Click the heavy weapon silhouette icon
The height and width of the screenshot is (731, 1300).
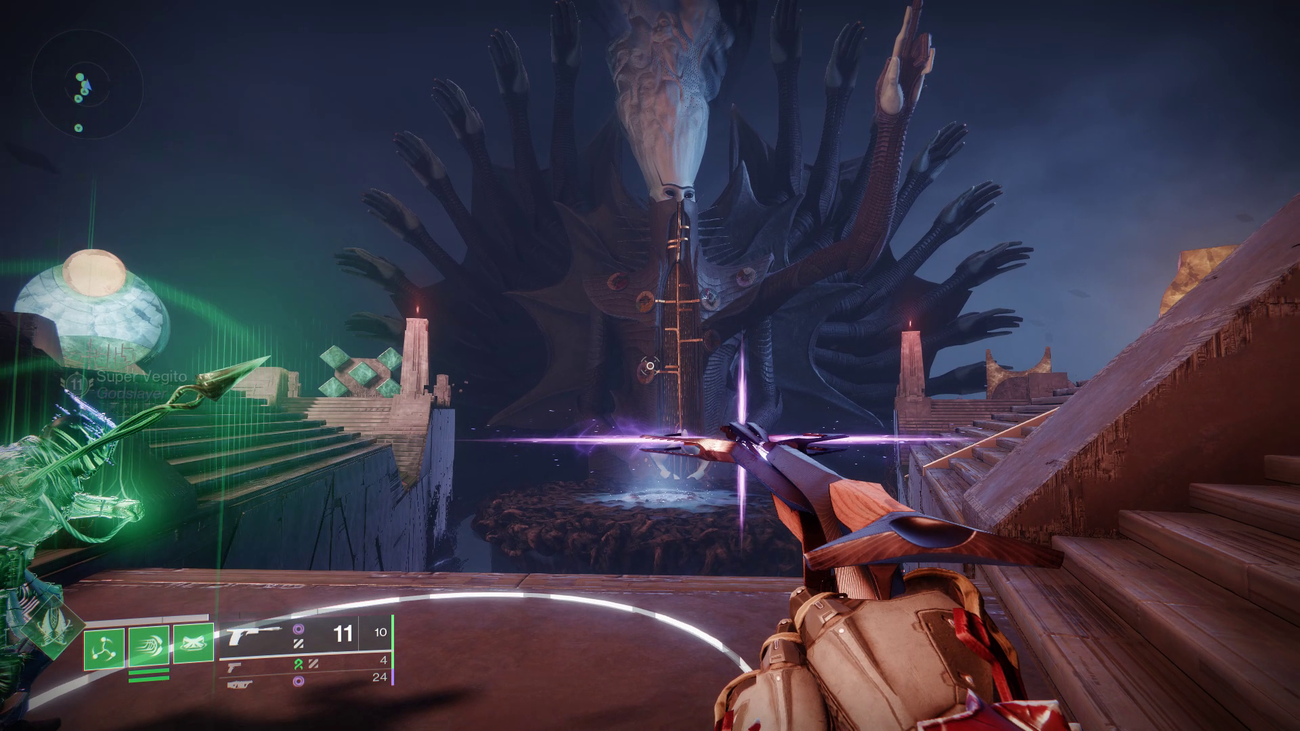(240, 684)
